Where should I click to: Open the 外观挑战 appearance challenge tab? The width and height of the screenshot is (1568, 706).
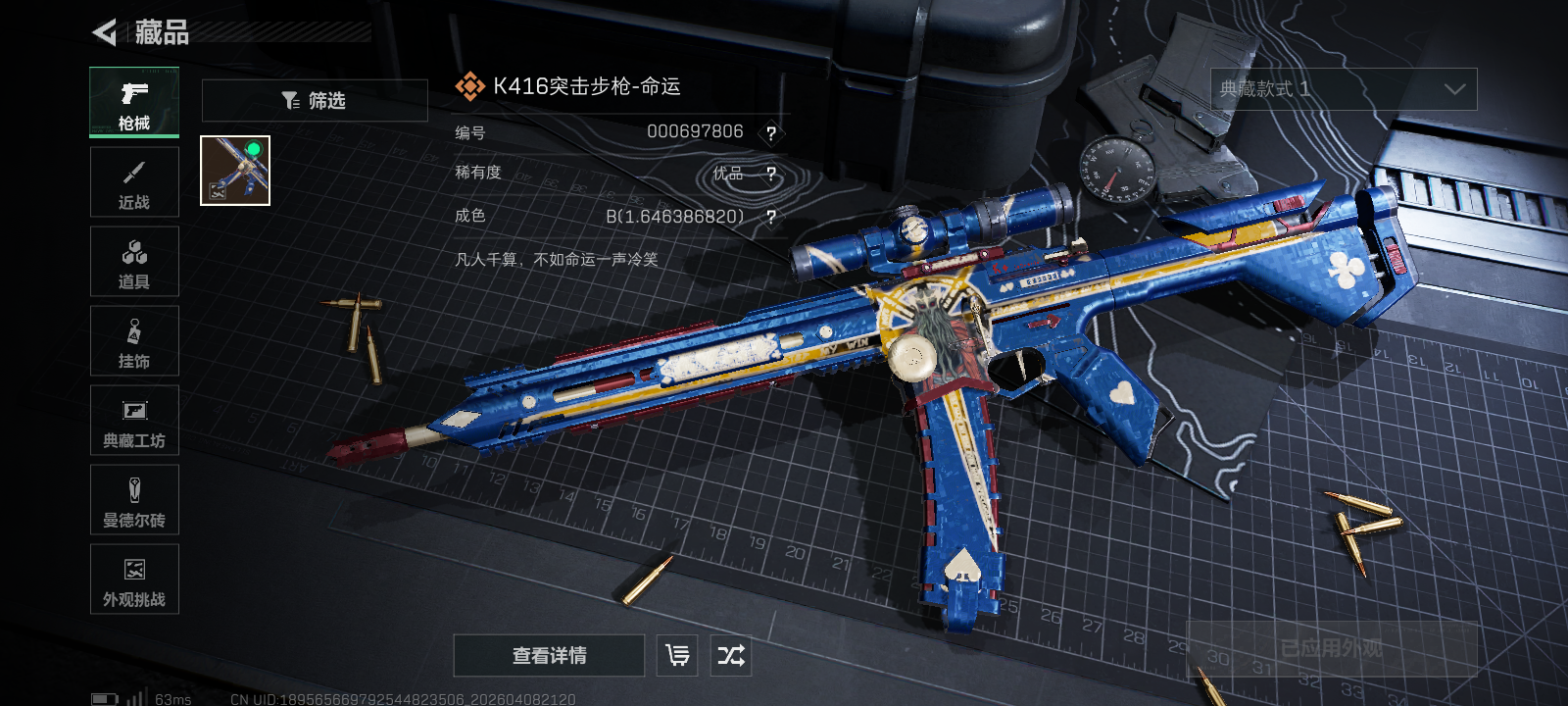point(134,580)
